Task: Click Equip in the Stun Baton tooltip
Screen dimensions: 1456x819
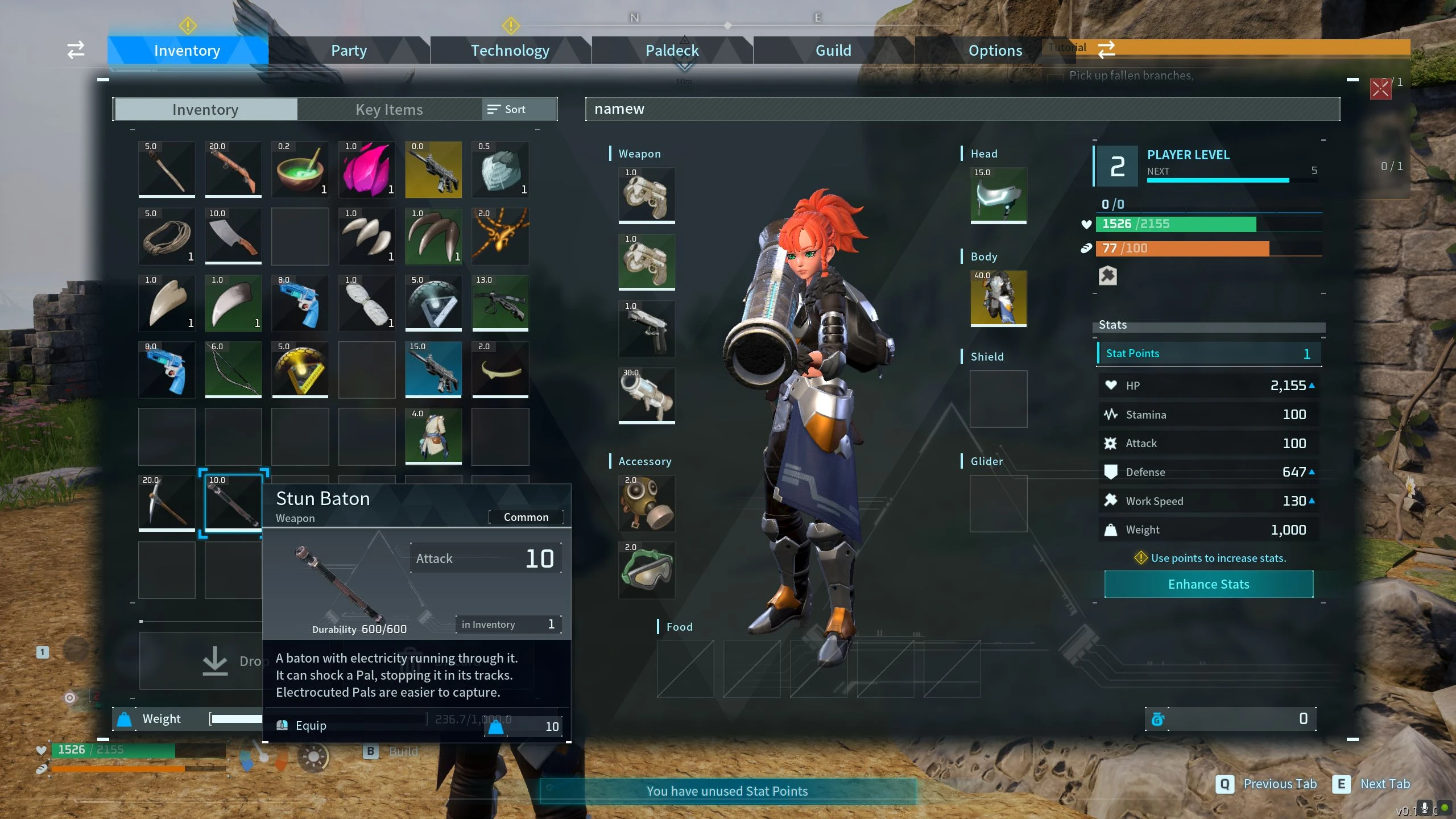Action: click(310, 725)
